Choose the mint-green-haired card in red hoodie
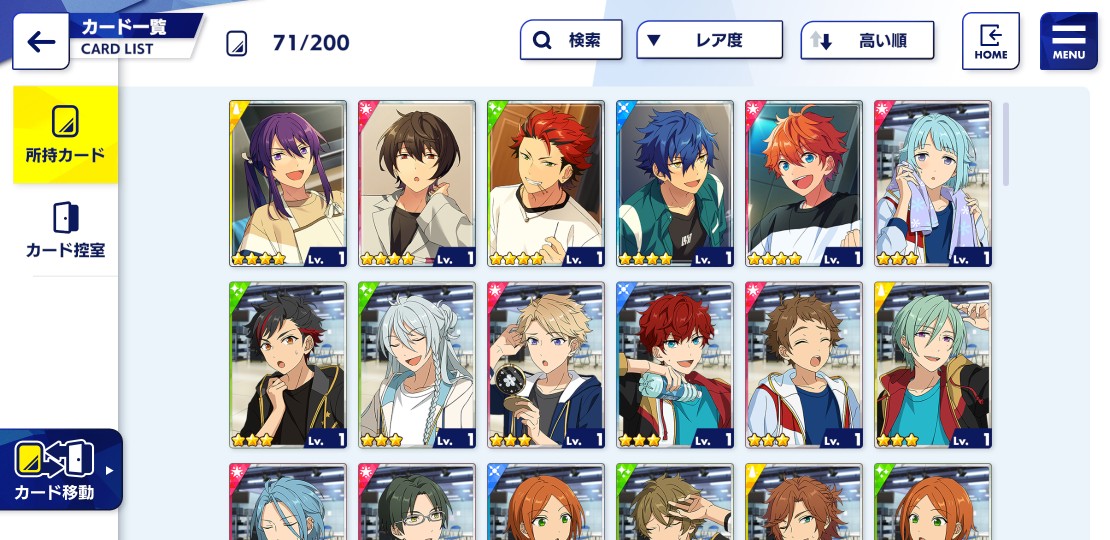The height and width of the screenshot is (540, 1110). pos(933,365)
